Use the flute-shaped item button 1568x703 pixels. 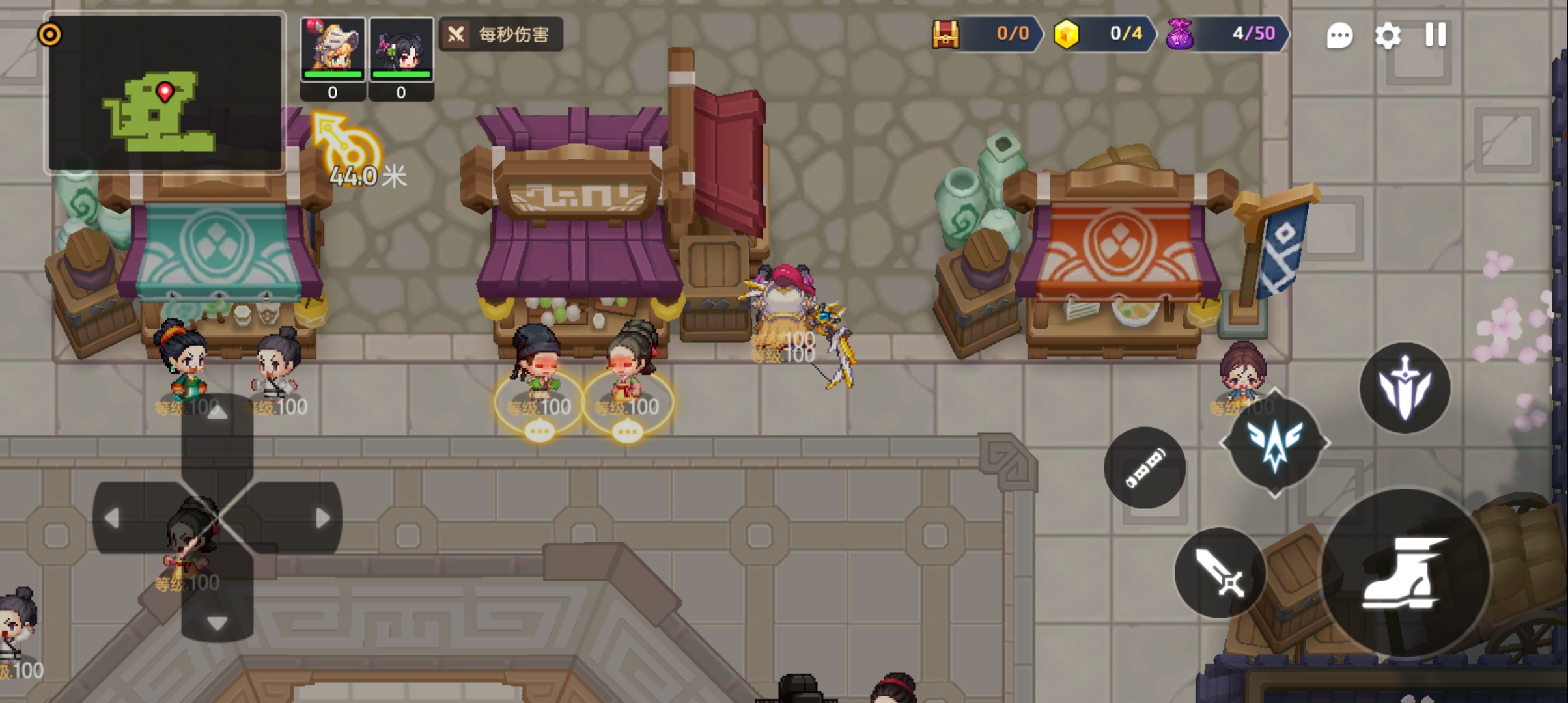1144,468
